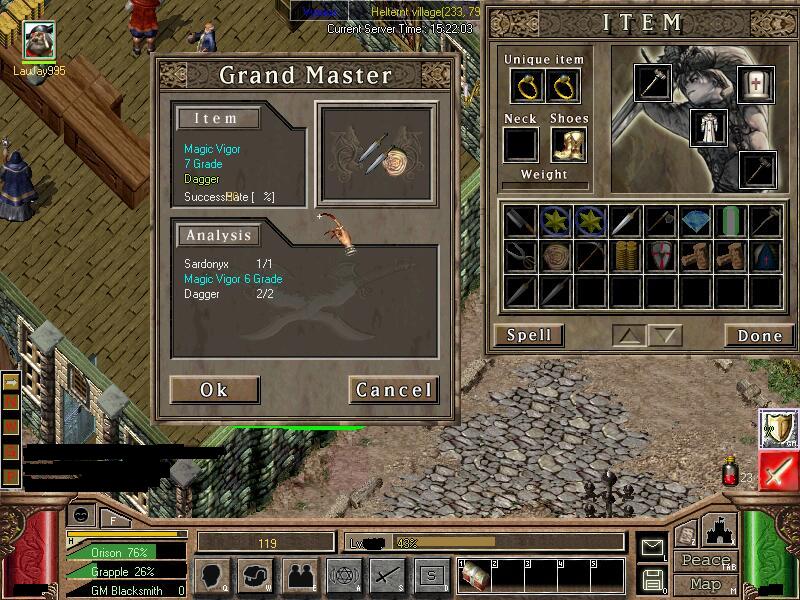This screenshot has height=600, width=800.
Task: Toggle the Peace mode button
Action: (704, 560)
